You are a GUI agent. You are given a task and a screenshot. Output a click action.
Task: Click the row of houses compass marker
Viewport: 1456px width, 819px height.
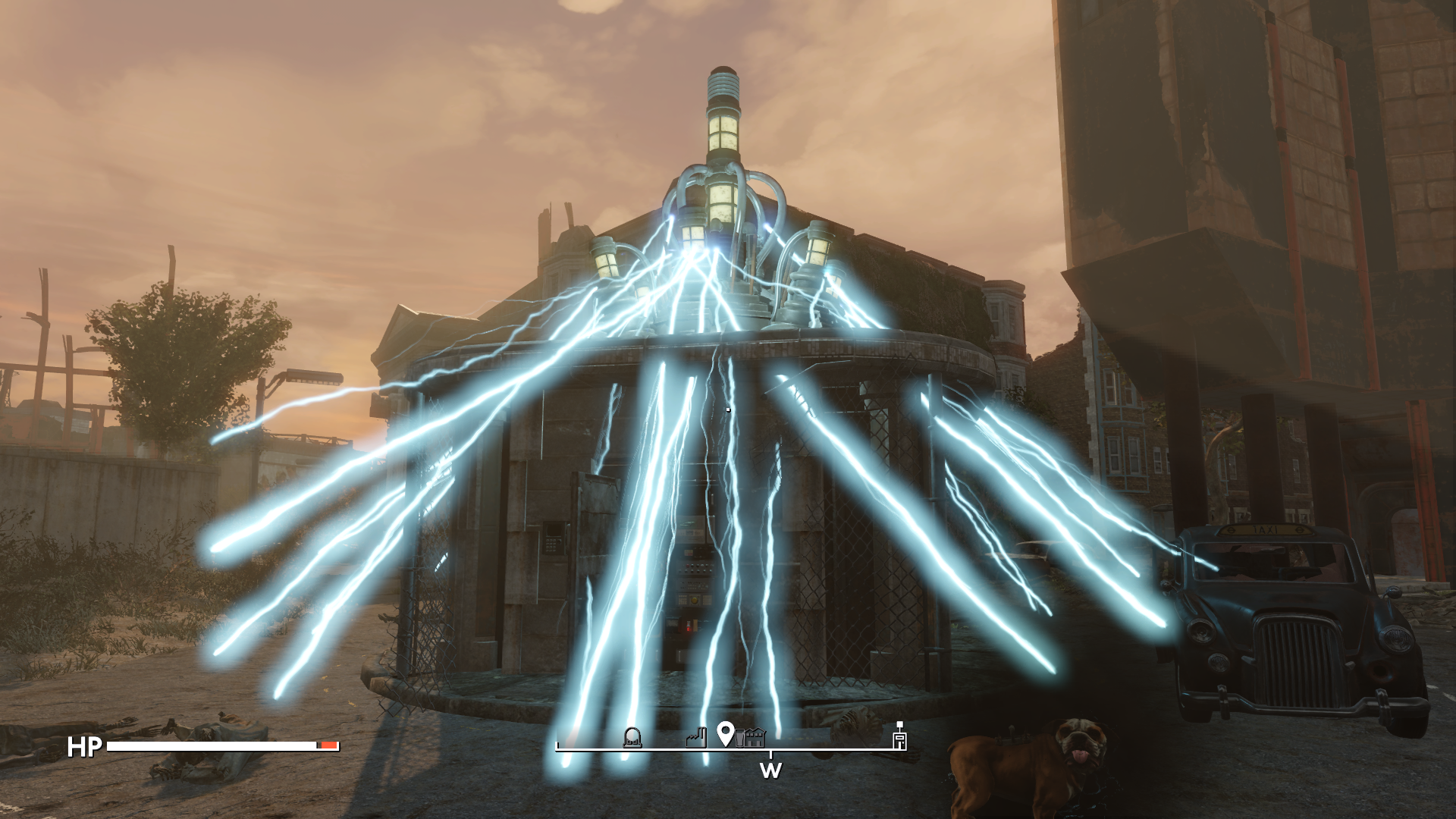(755, 737)
